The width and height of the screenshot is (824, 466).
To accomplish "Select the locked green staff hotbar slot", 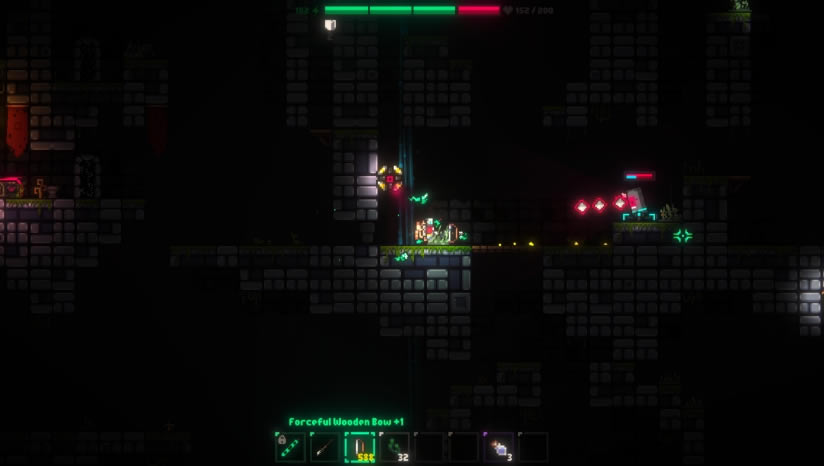I will (290, 447).
